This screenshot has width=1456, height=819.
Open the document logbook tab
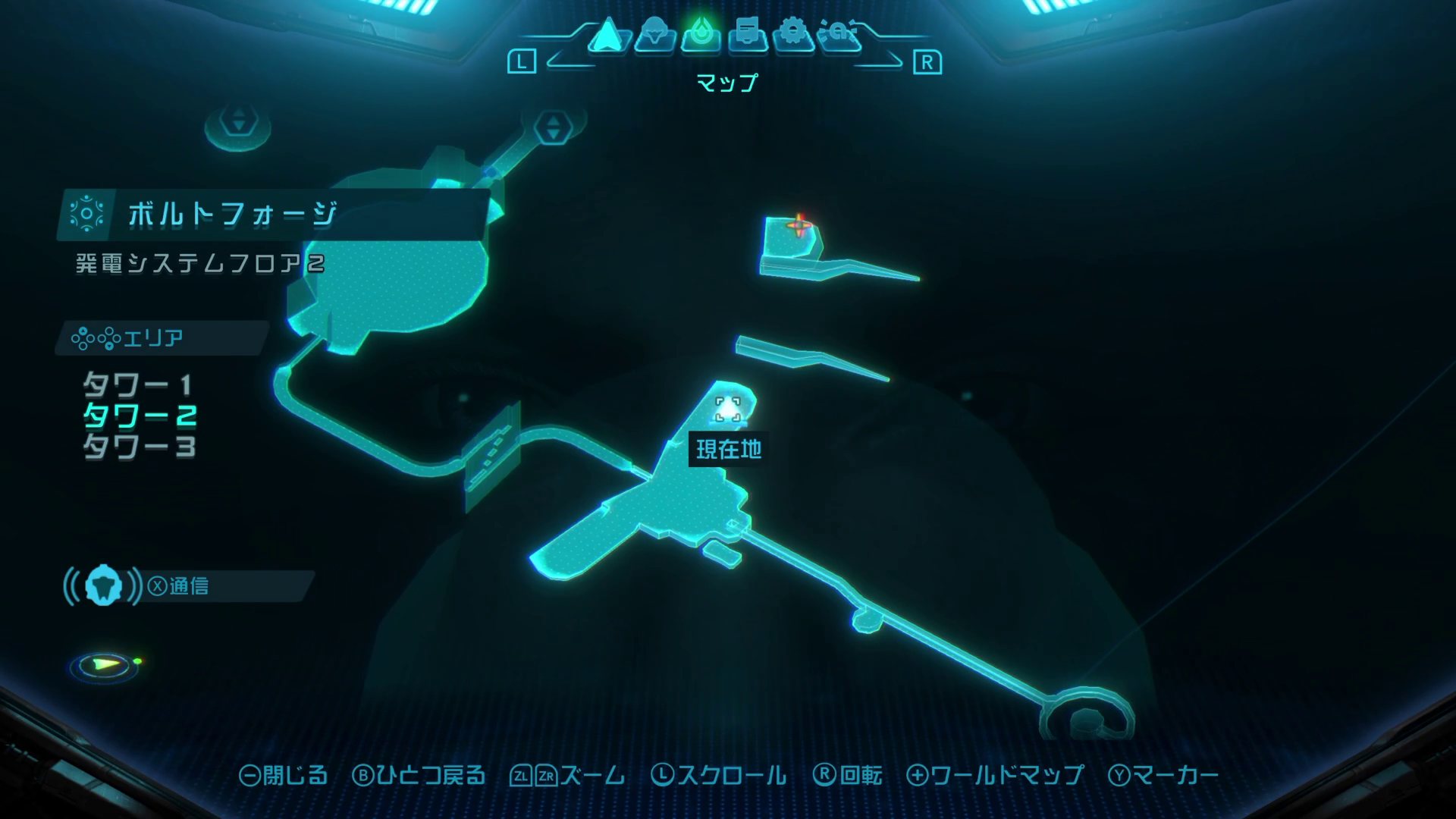coord(747,36)
